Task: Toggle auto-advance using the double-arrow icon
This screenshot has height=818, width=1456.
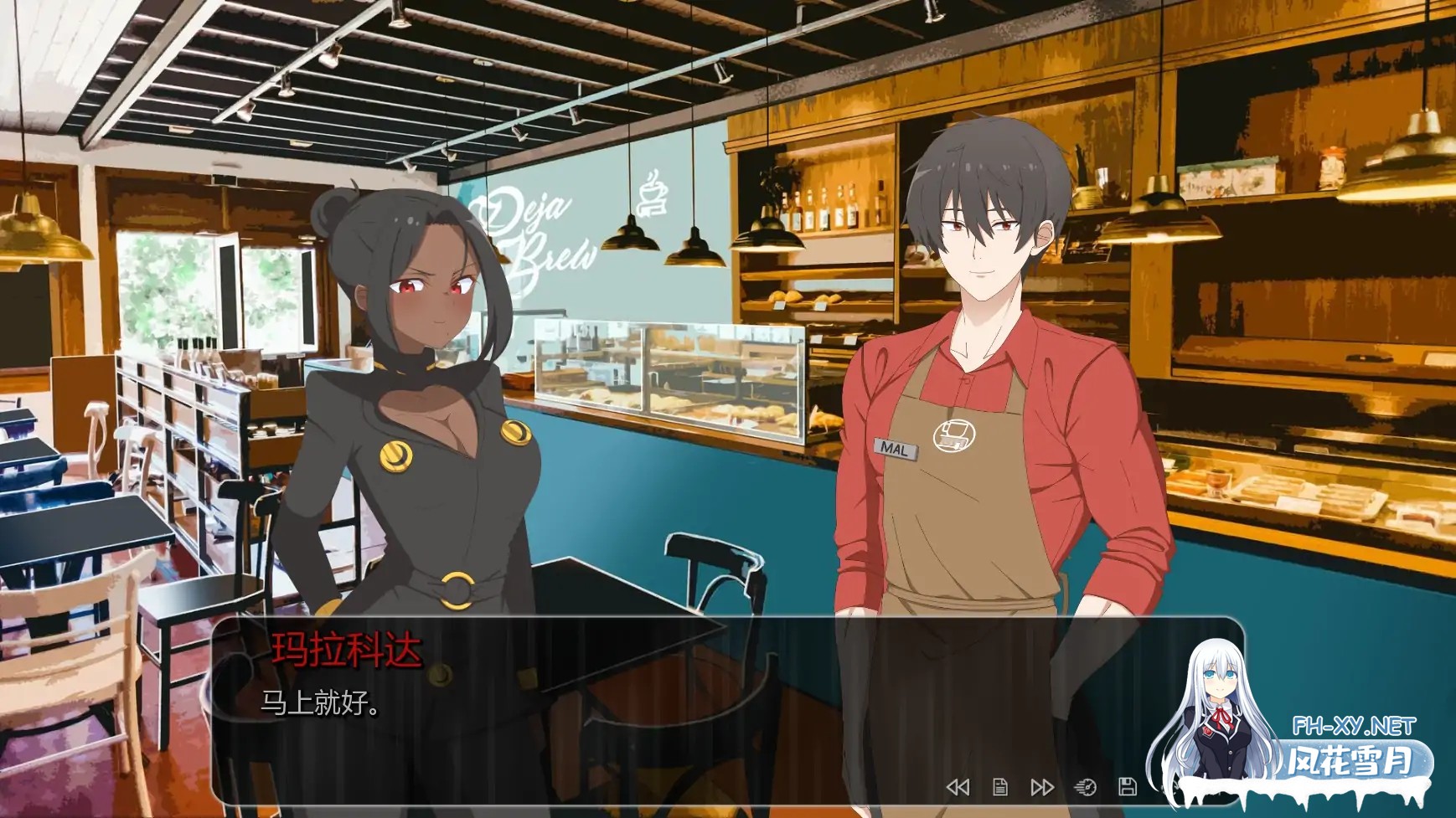Action: coord(1042,787)
